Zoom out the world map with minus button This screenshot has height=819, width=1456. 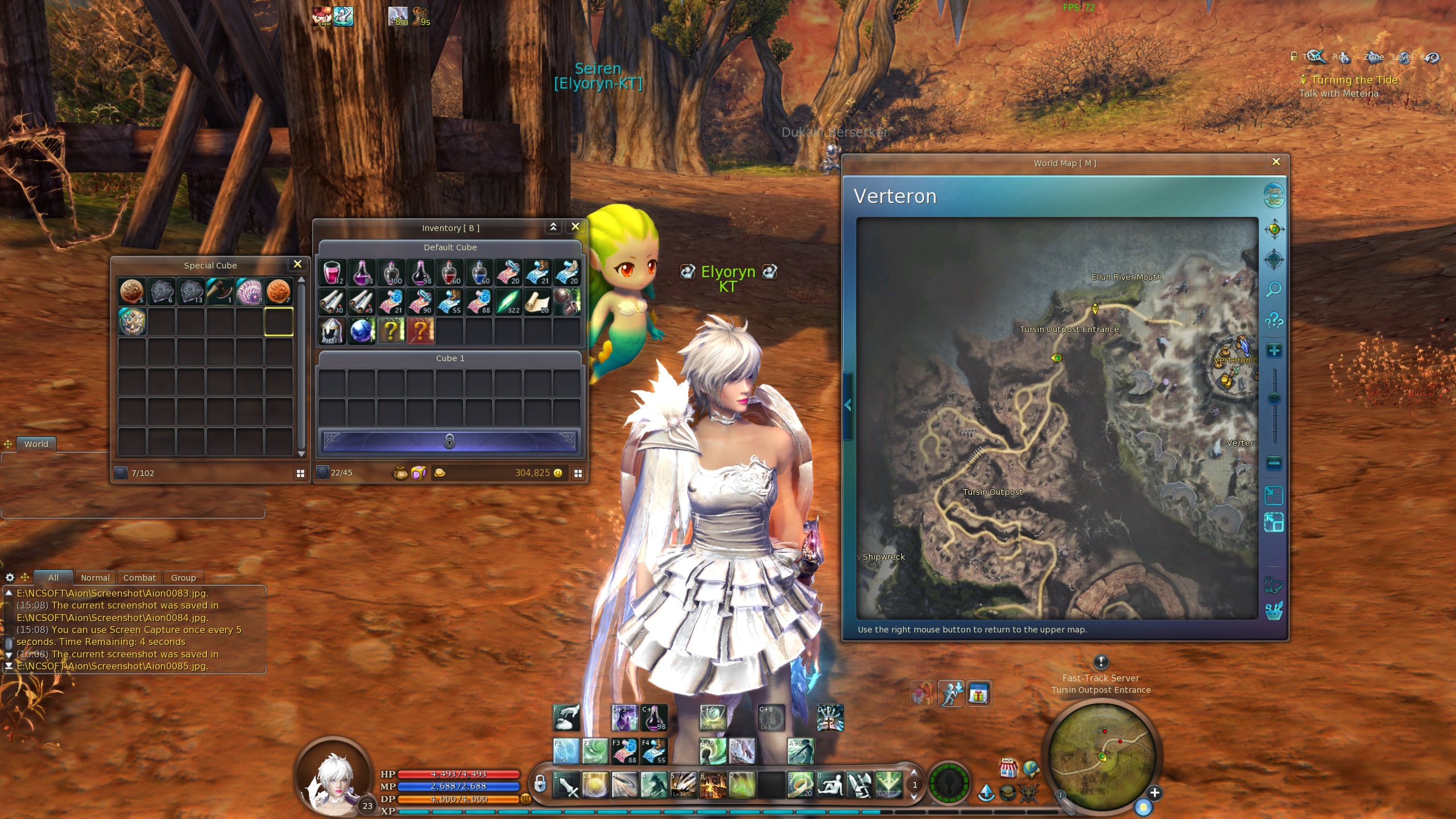pos(1274,463)
